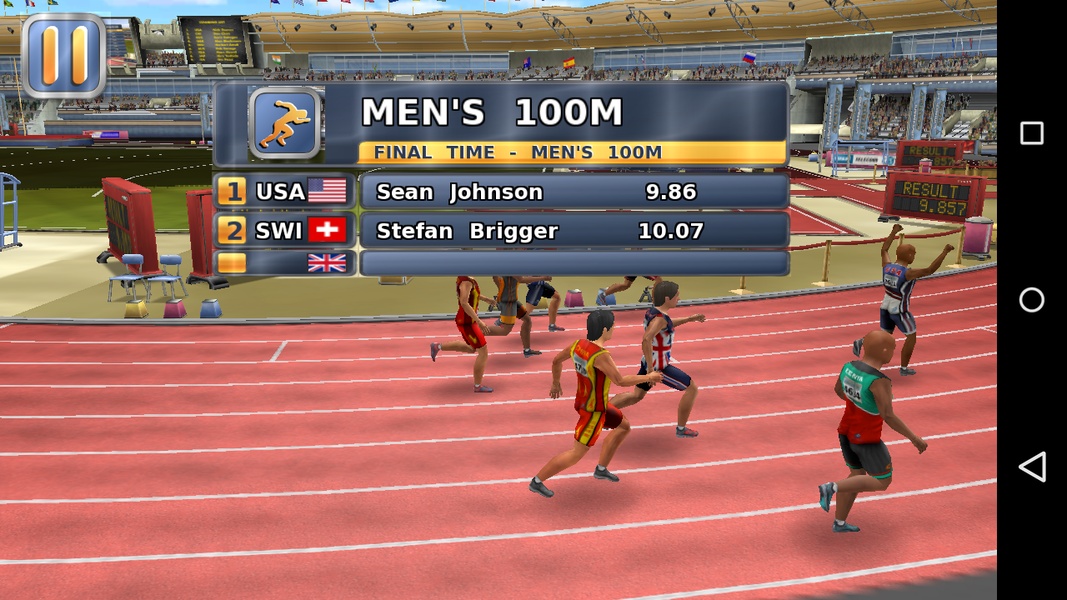Pause the game with the orange pause button
Image resolution: width=1067 pixels, height=600 pixels.
click(x=64, y=55)
